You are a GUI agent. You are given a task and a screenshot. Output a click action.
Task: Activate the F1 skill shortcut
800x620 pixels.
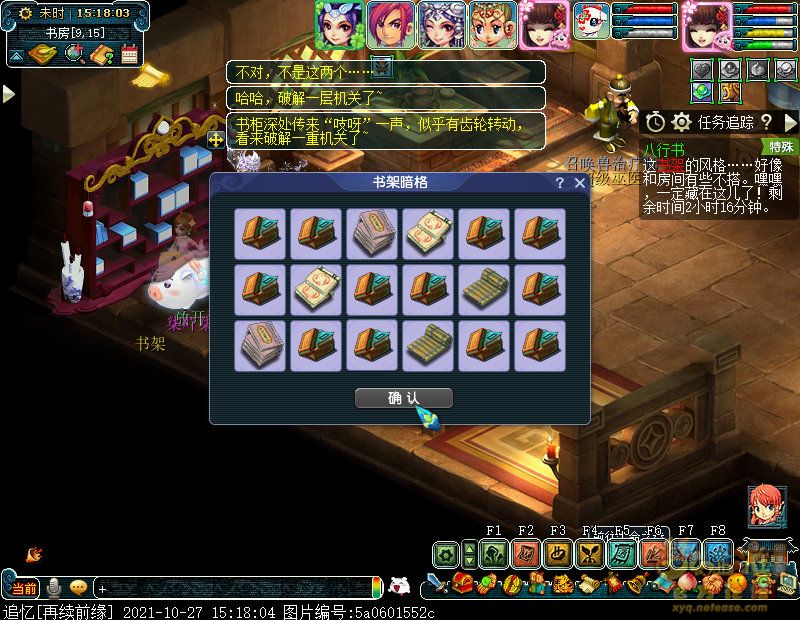point(494,553)
